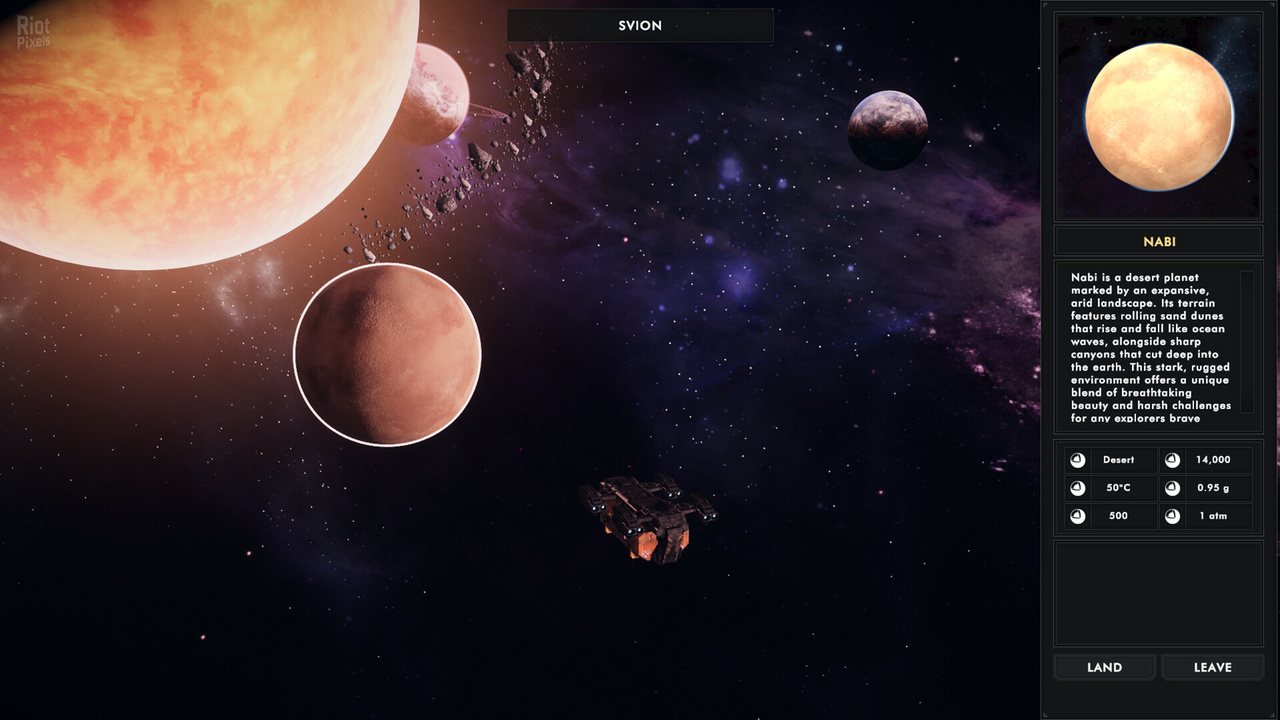This screenshot has height=720, width=1280.
Task: Click the highlighted planet Nabi in space
Action: click(x=388, y=354)
